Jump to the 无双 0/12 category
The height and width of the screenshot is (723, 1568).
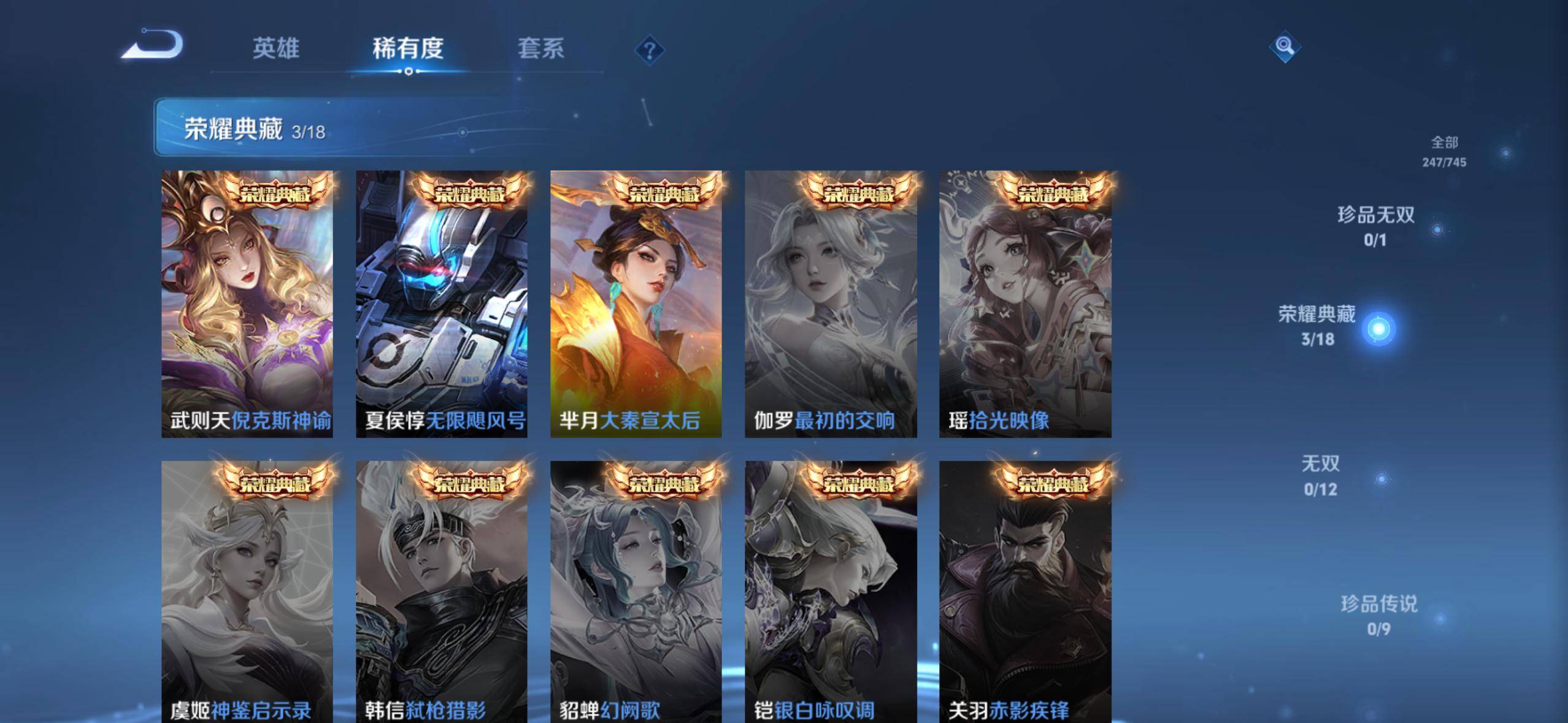(1321, 475)
